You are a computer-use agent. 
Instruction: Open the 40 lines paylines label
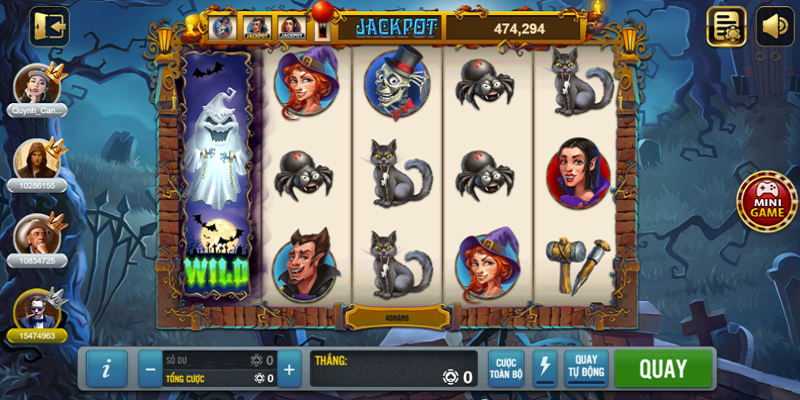tap(399, 316)
